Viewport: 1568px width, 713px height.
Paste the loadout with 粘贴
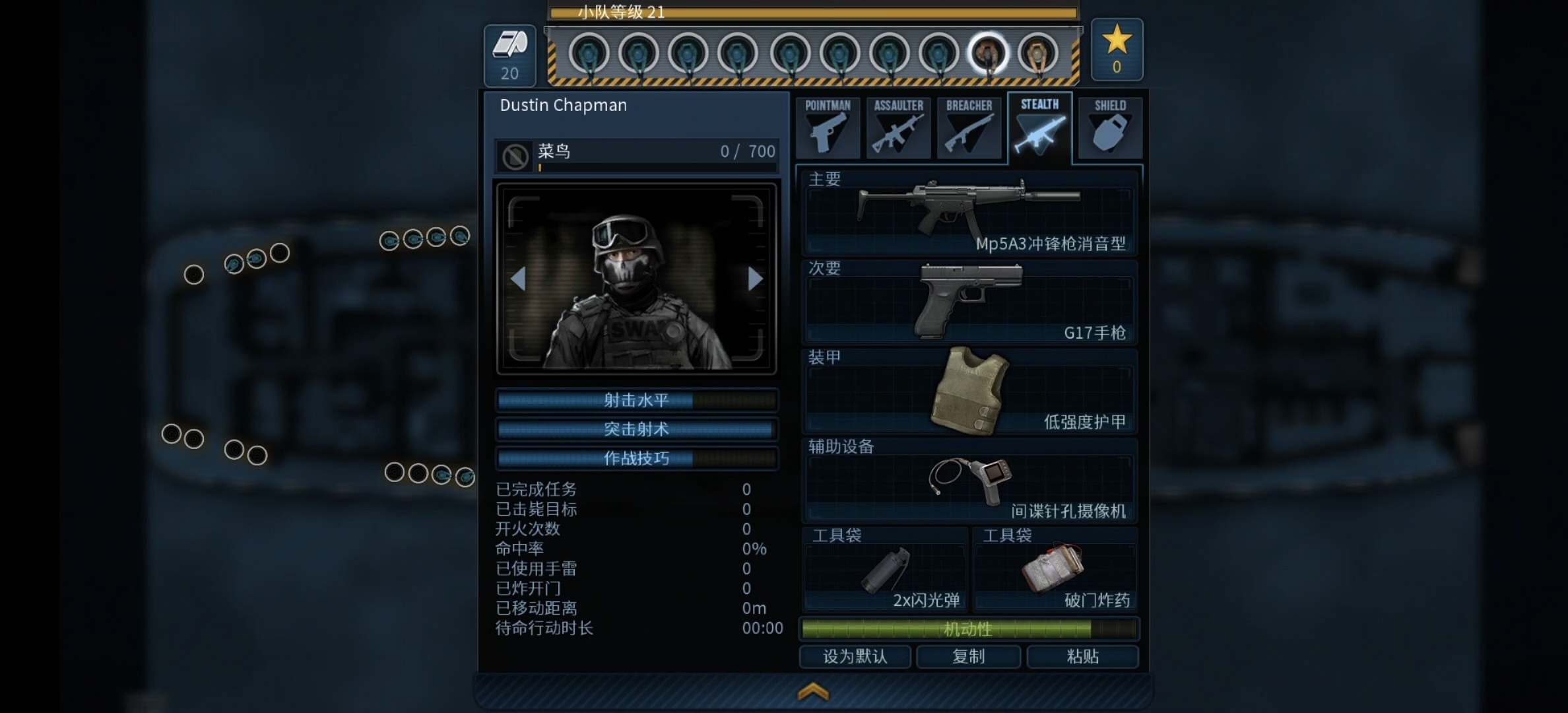tap(1082, 656)
